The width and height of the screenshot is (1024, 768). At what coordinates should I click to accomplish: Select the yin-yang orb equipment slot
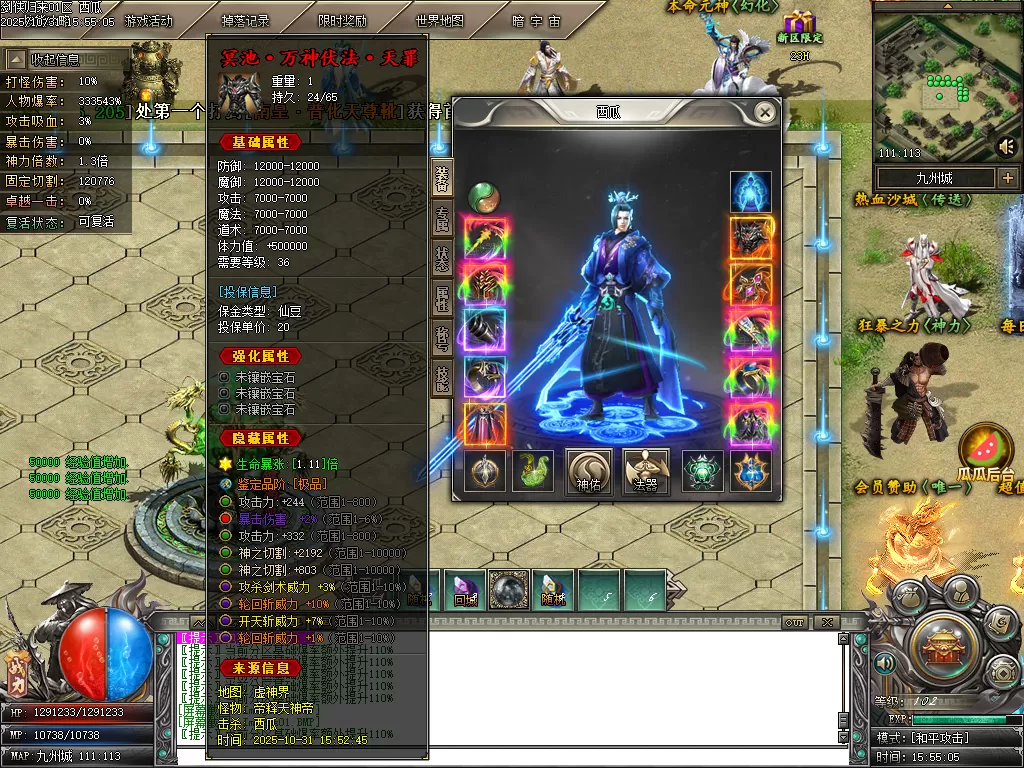coord(484,193)
